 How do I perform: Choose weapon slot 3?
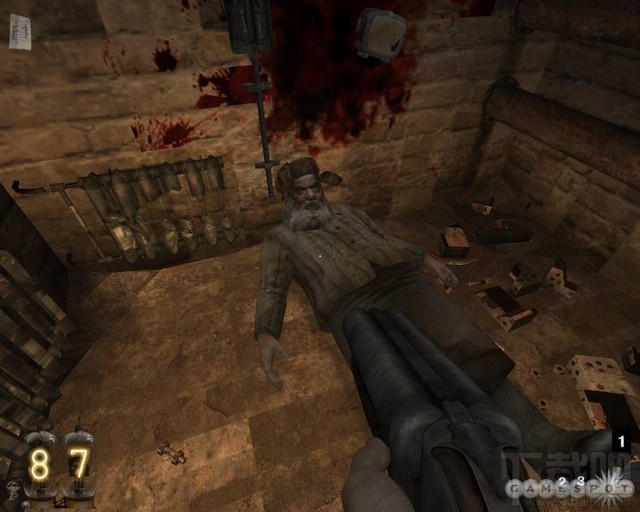pyautogui.click(x=580, y=481)
